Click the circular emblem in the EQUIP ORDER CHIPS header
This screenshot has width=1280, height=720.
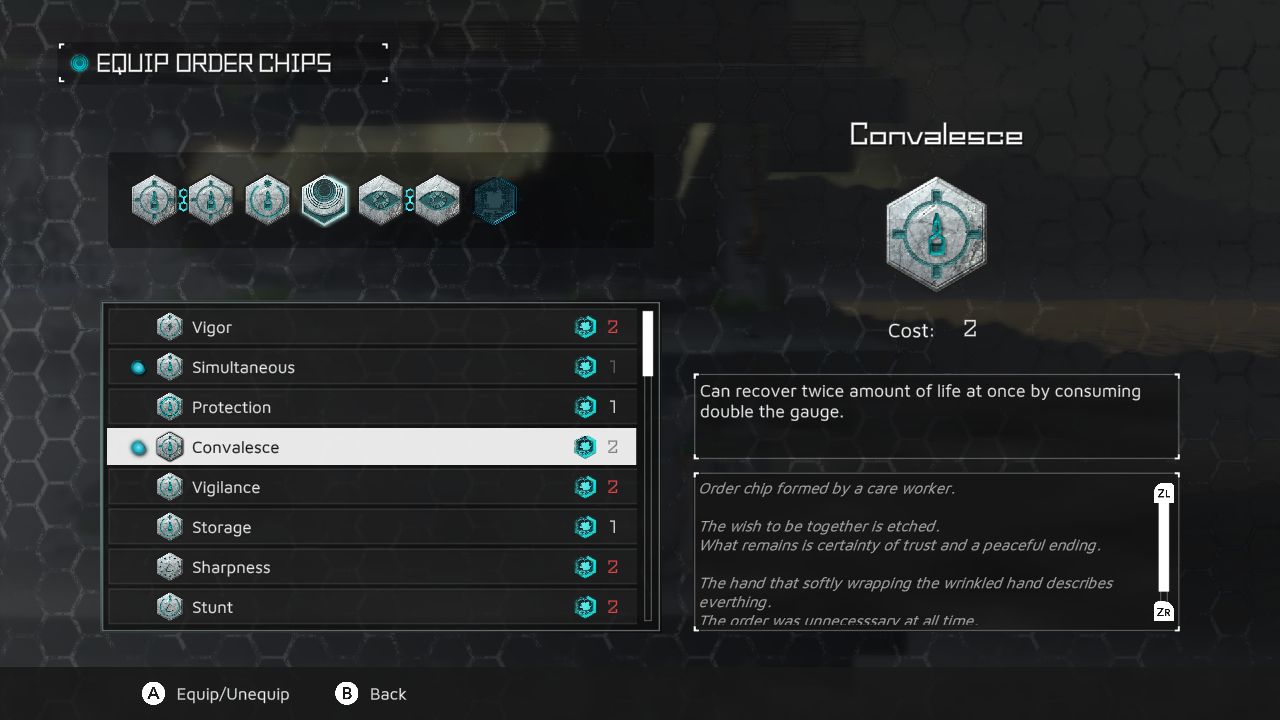(76, 62)
